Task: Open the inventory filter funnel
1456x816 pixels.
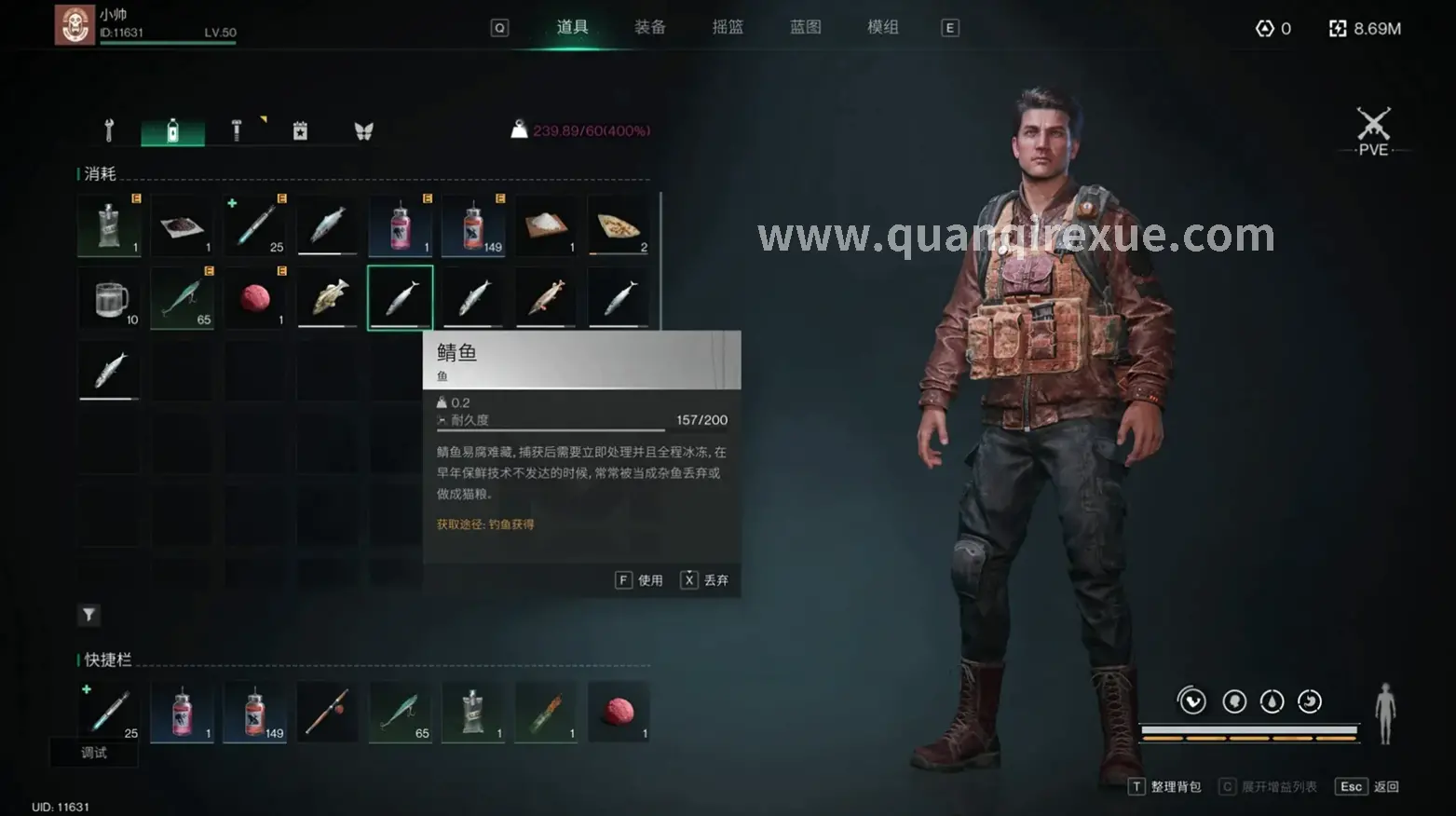Action: tap(88, 615)
